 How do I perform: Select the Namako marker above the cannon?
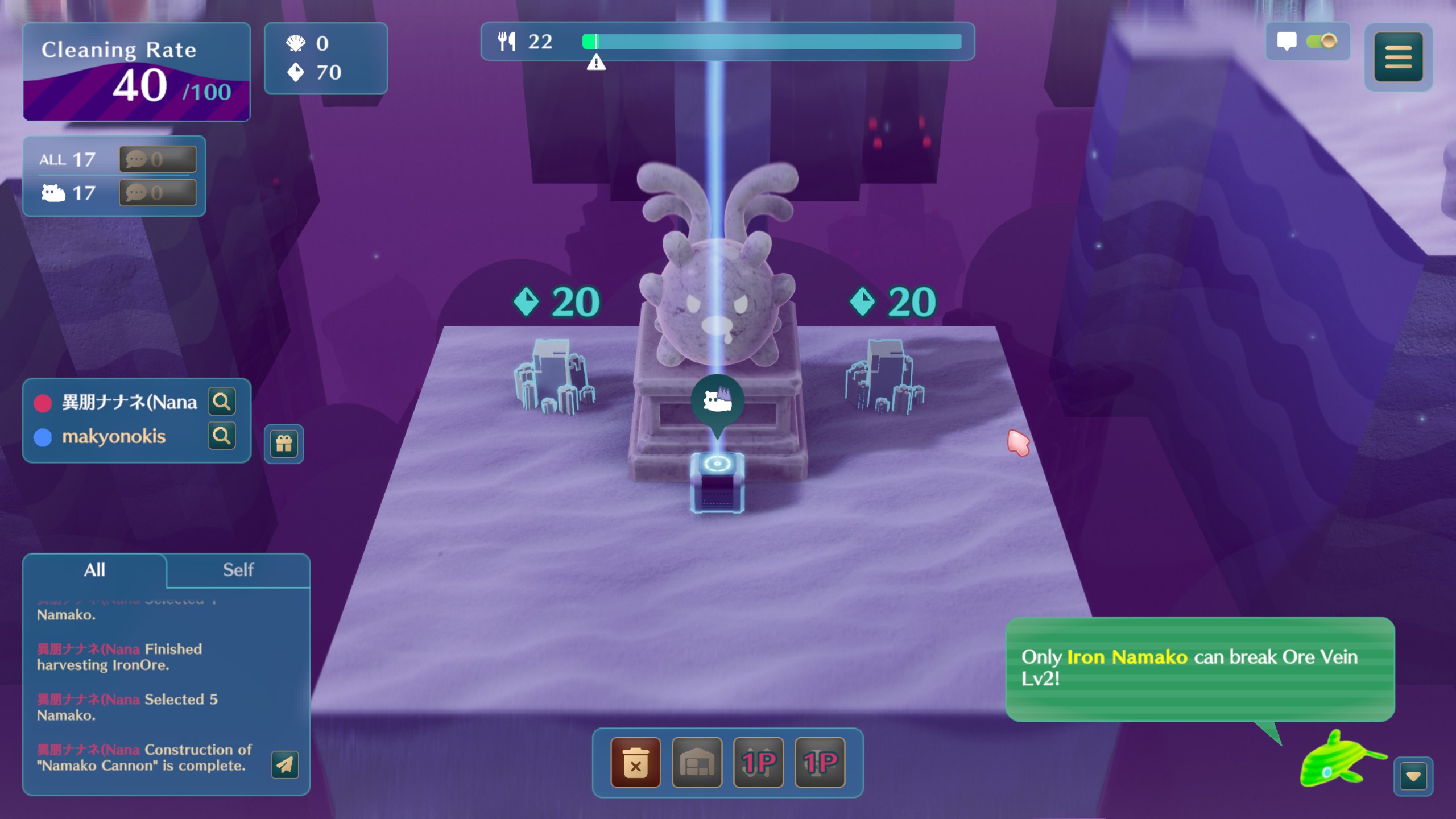[717, 402]
